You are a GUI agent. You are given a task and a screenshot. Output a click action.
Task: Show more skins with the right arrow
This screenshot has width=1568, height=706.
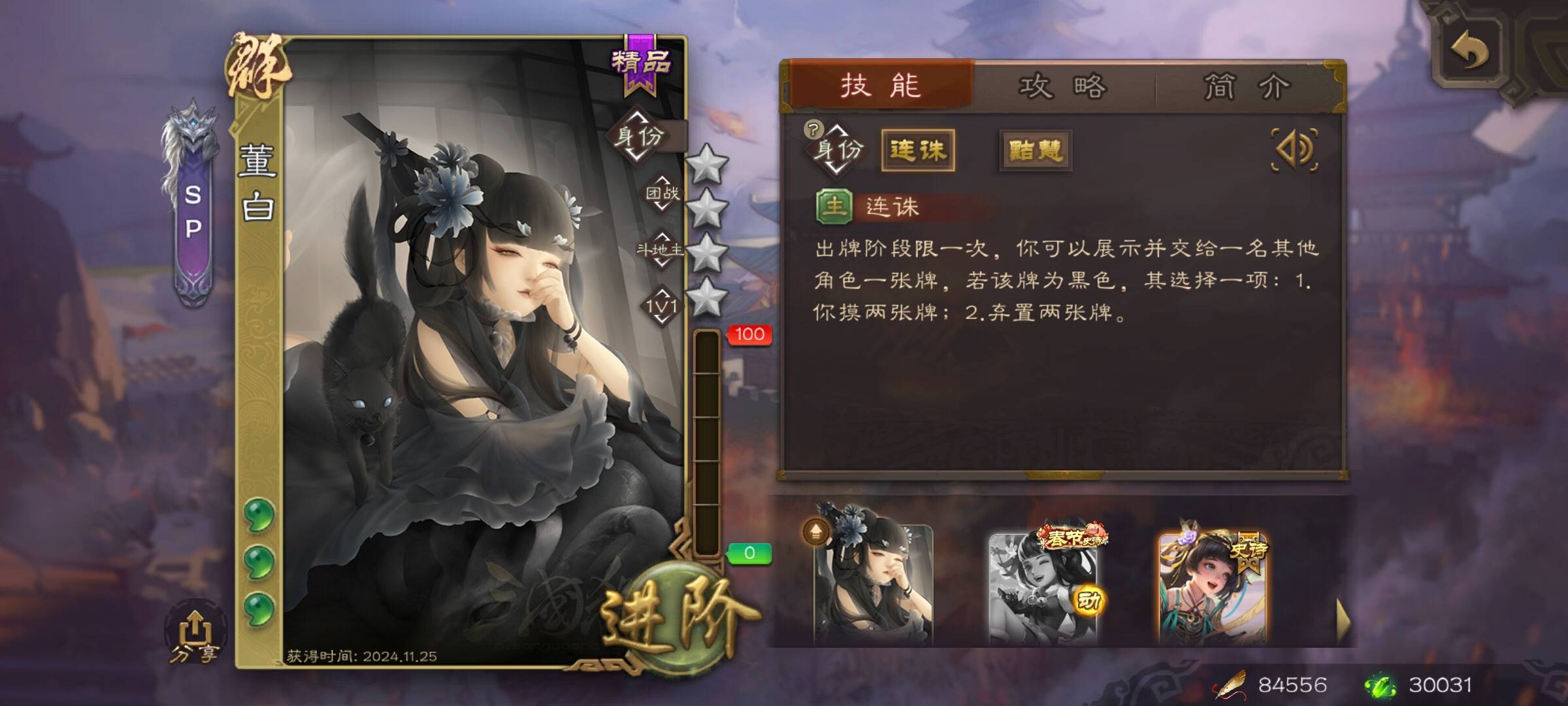1343,621
